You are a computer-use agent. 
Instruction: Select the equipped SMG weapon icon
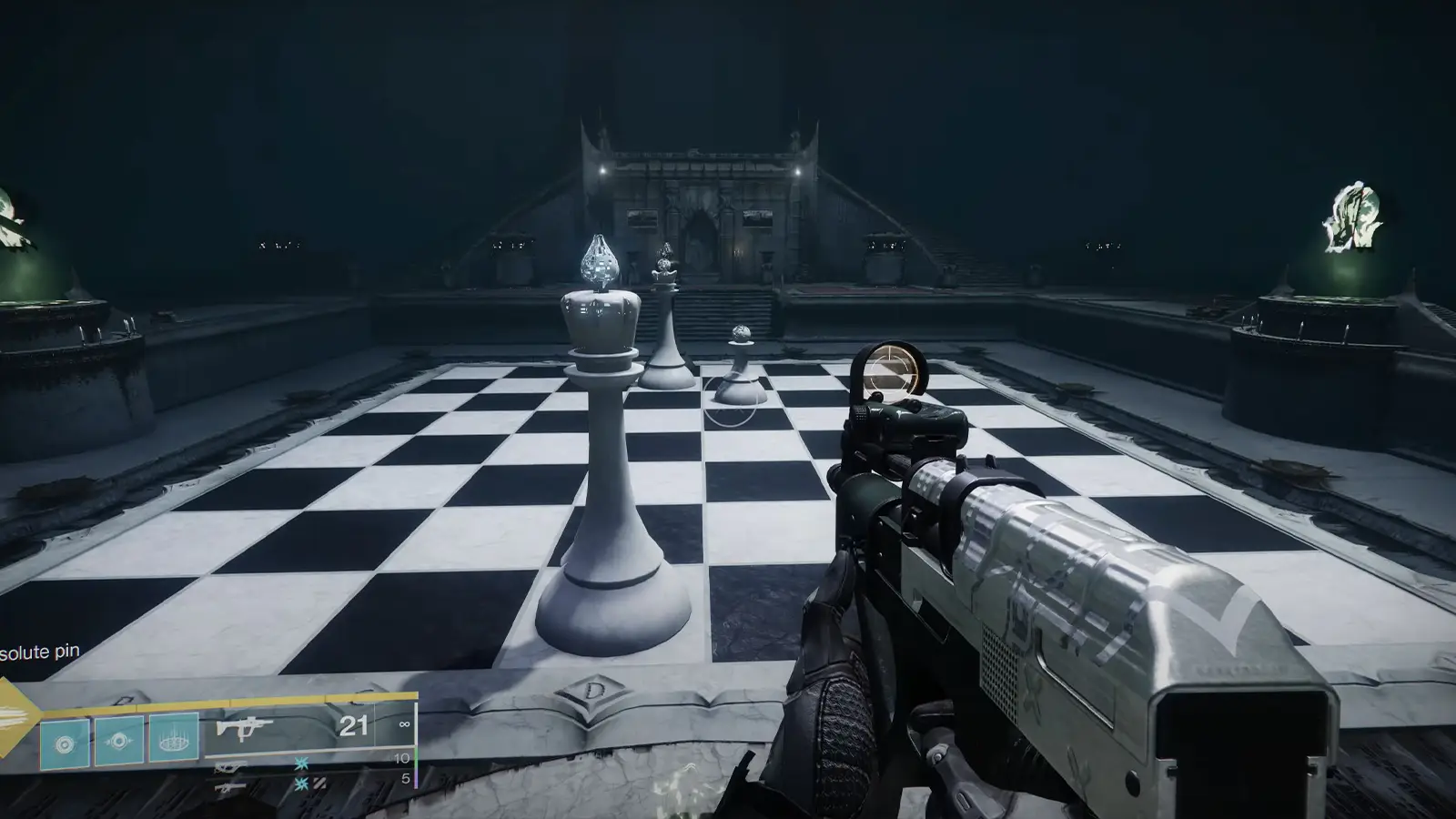[x=246, y=728]
